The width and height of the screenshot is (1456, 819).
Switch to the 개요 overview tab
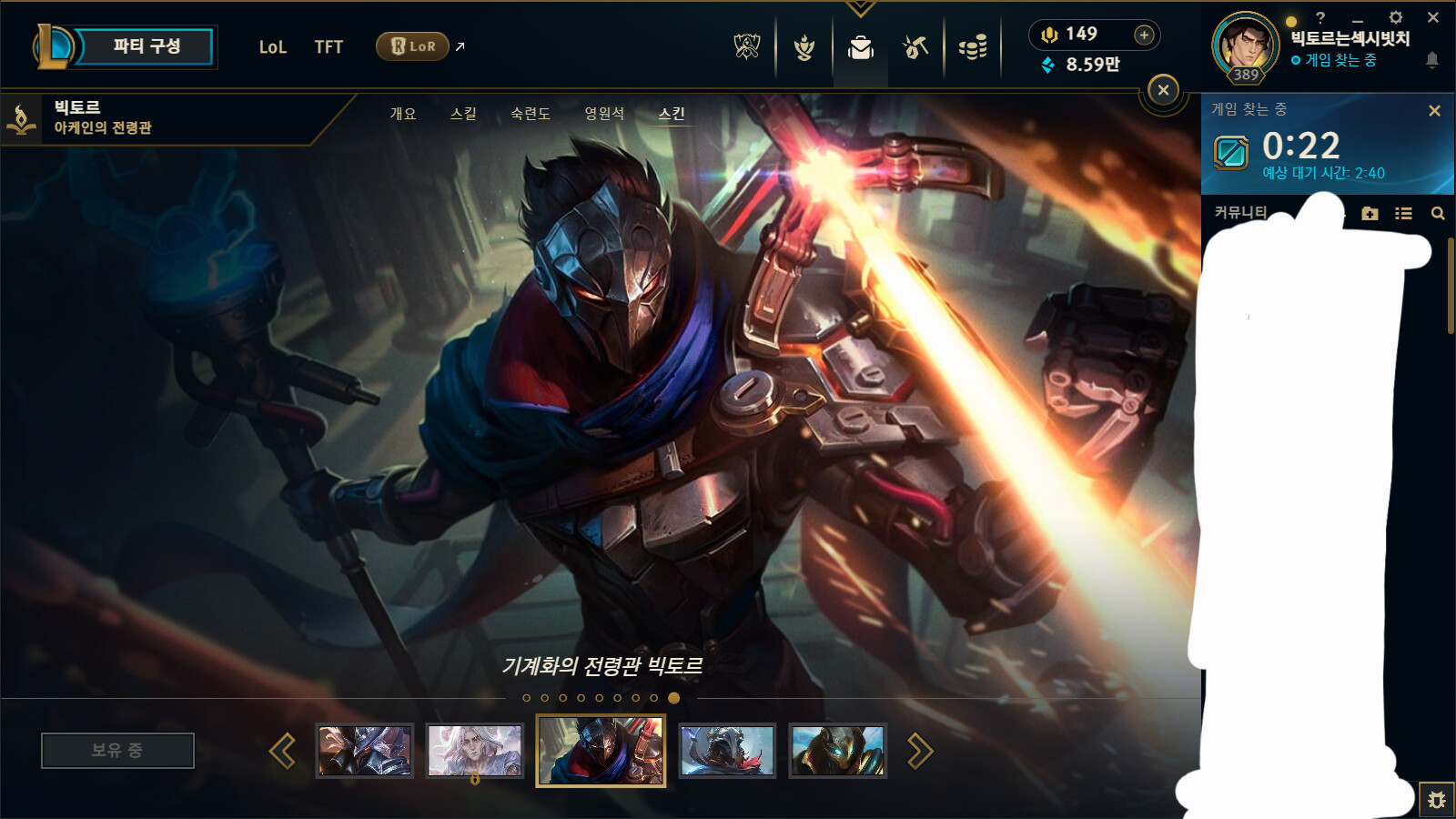[x=403, y=114]
